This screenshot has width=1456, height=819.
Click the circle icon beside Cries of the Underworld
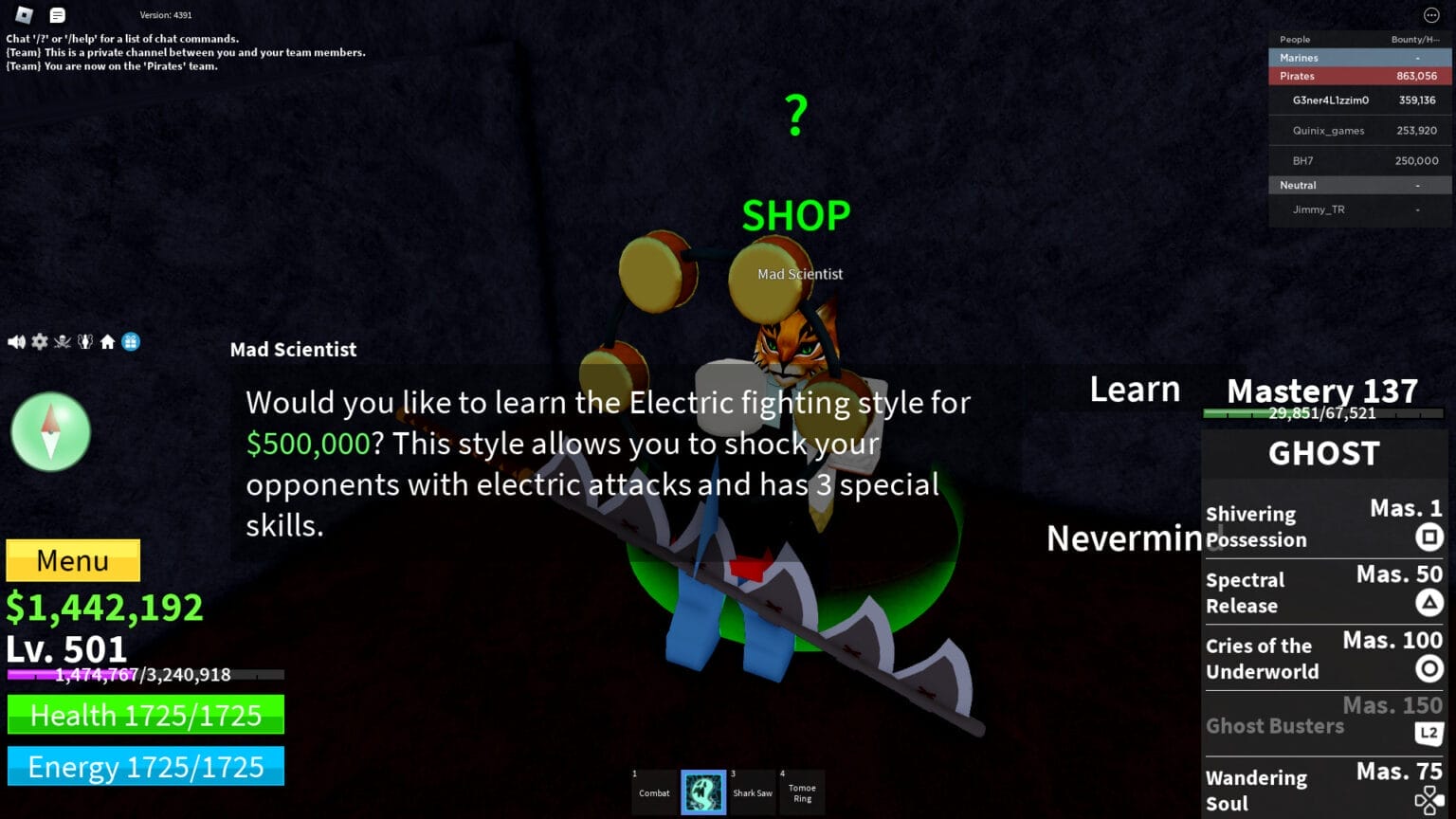(1428, 667)
